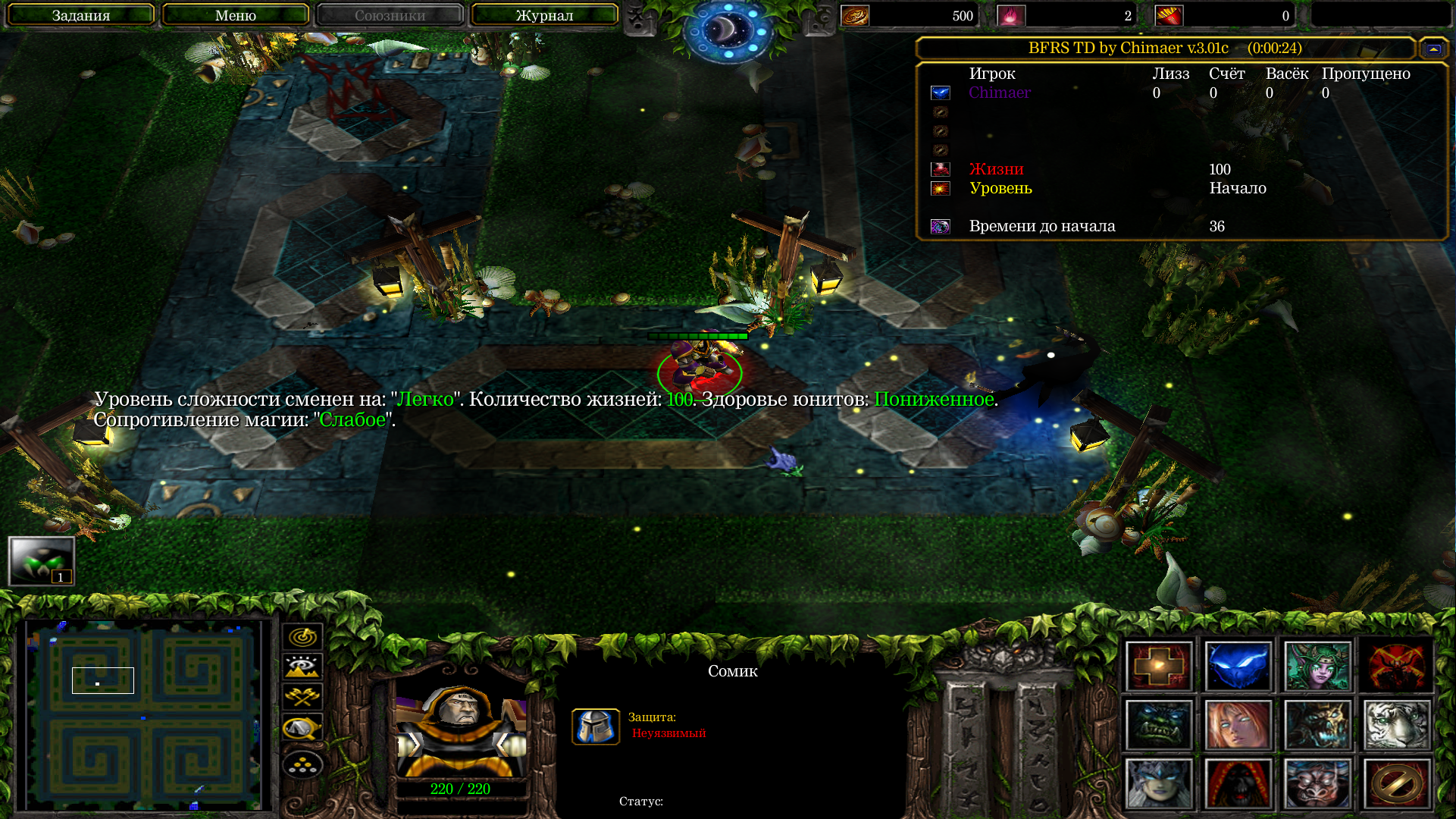Toggle ally color mode with crossed axes

coord(302,696)
